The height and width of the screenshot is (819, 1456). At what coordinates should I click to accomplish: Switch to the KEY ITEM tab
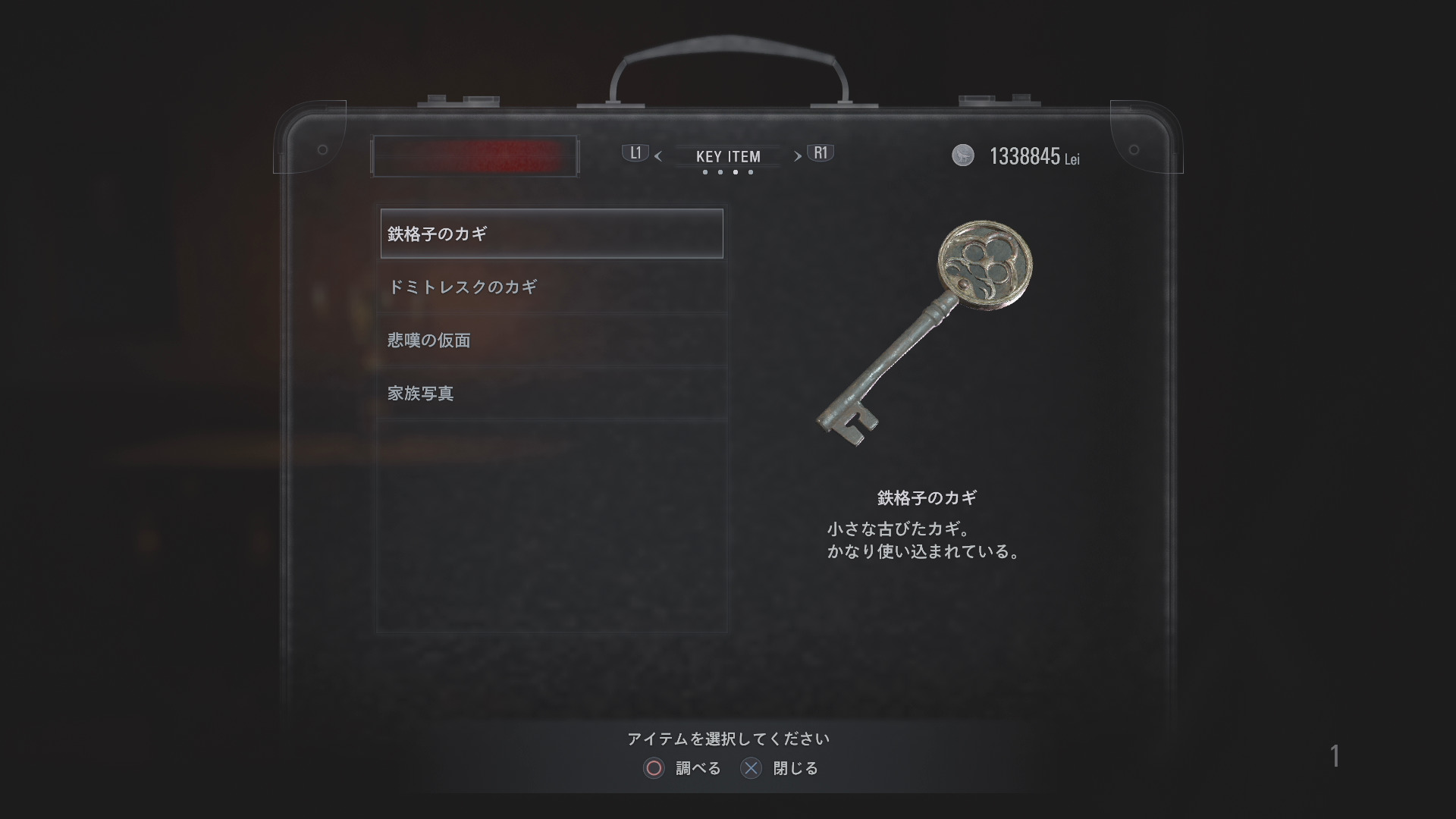tap(728, 157)
